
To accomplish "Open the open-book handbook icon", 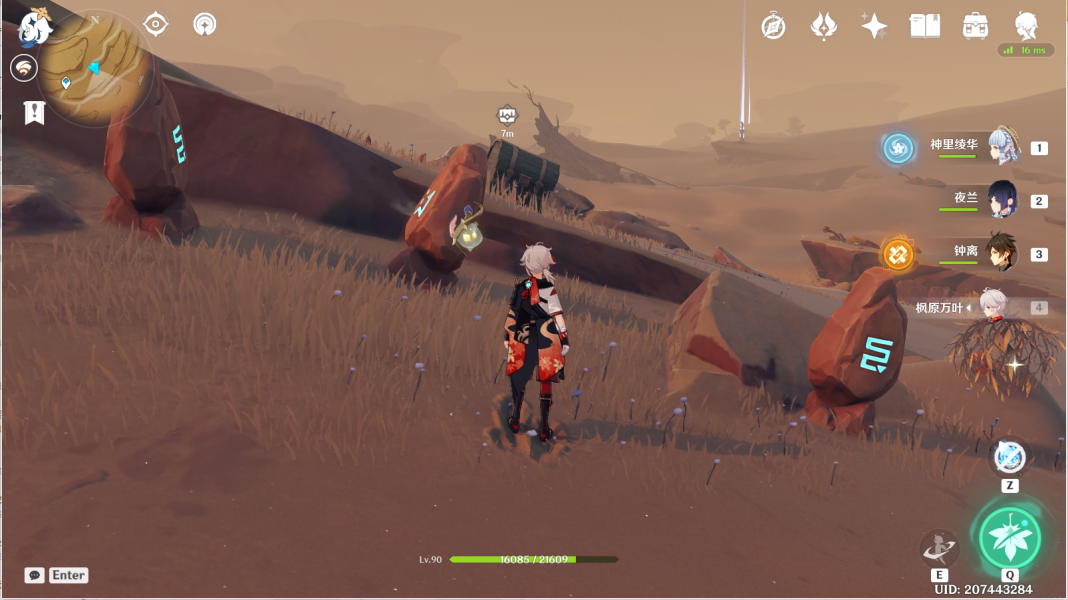I will click(x=924, y=26).
